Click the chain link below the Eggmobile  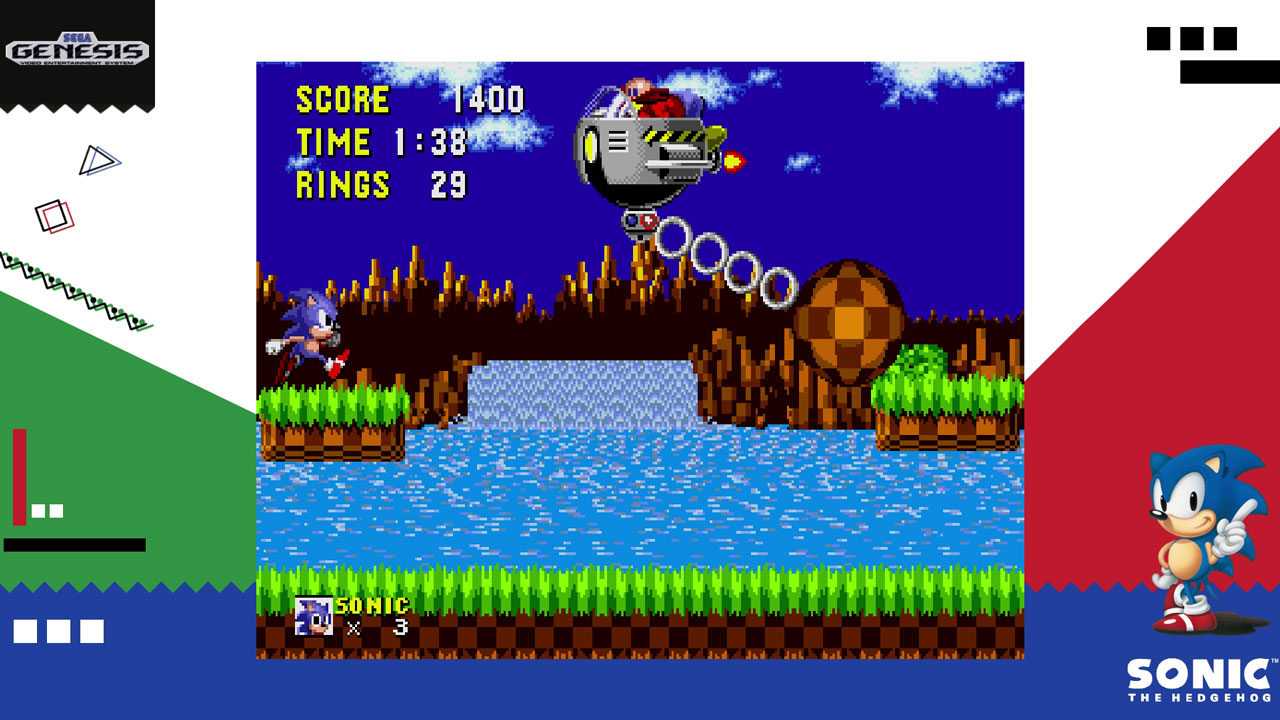[640, 222]
